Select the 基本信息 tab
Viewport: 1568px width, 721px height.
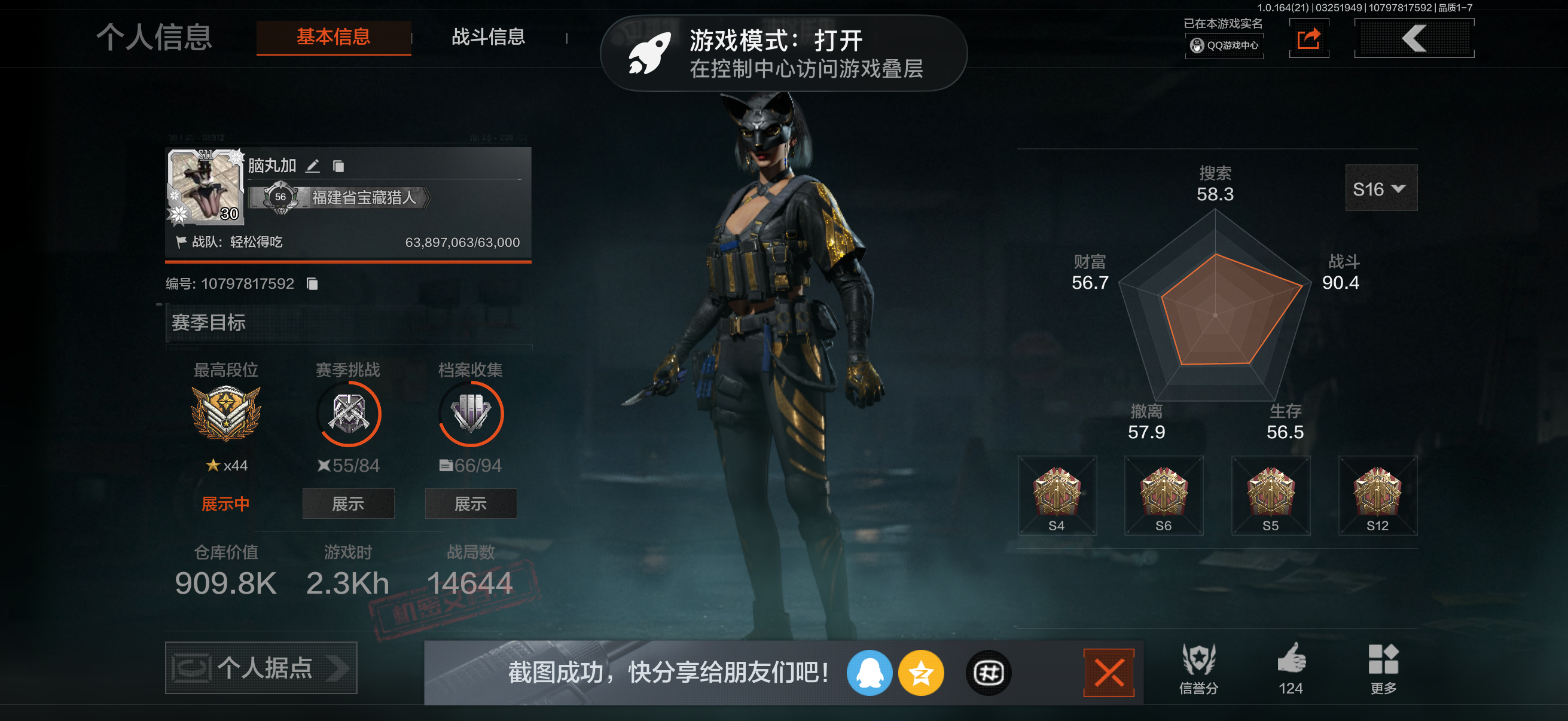(333, 37)
